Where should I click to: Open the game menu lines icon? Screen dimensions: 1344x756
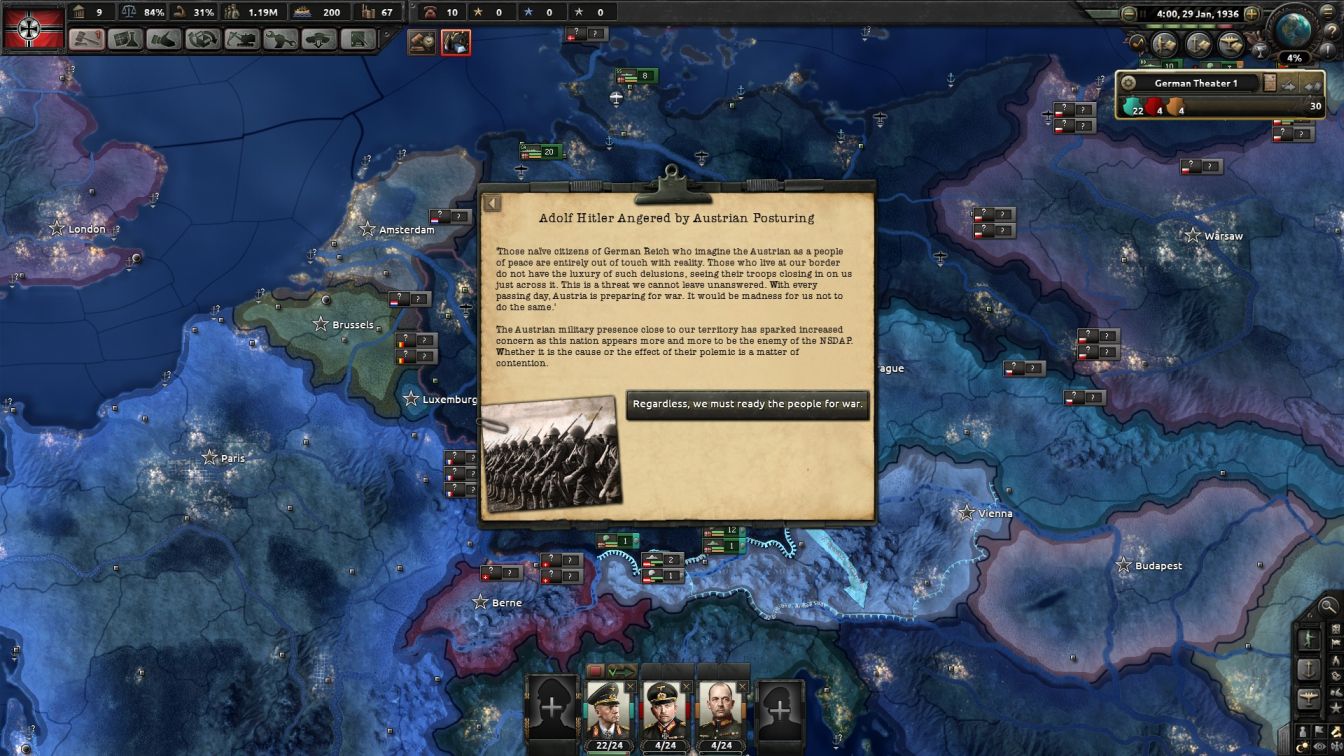click(1327, 12)
